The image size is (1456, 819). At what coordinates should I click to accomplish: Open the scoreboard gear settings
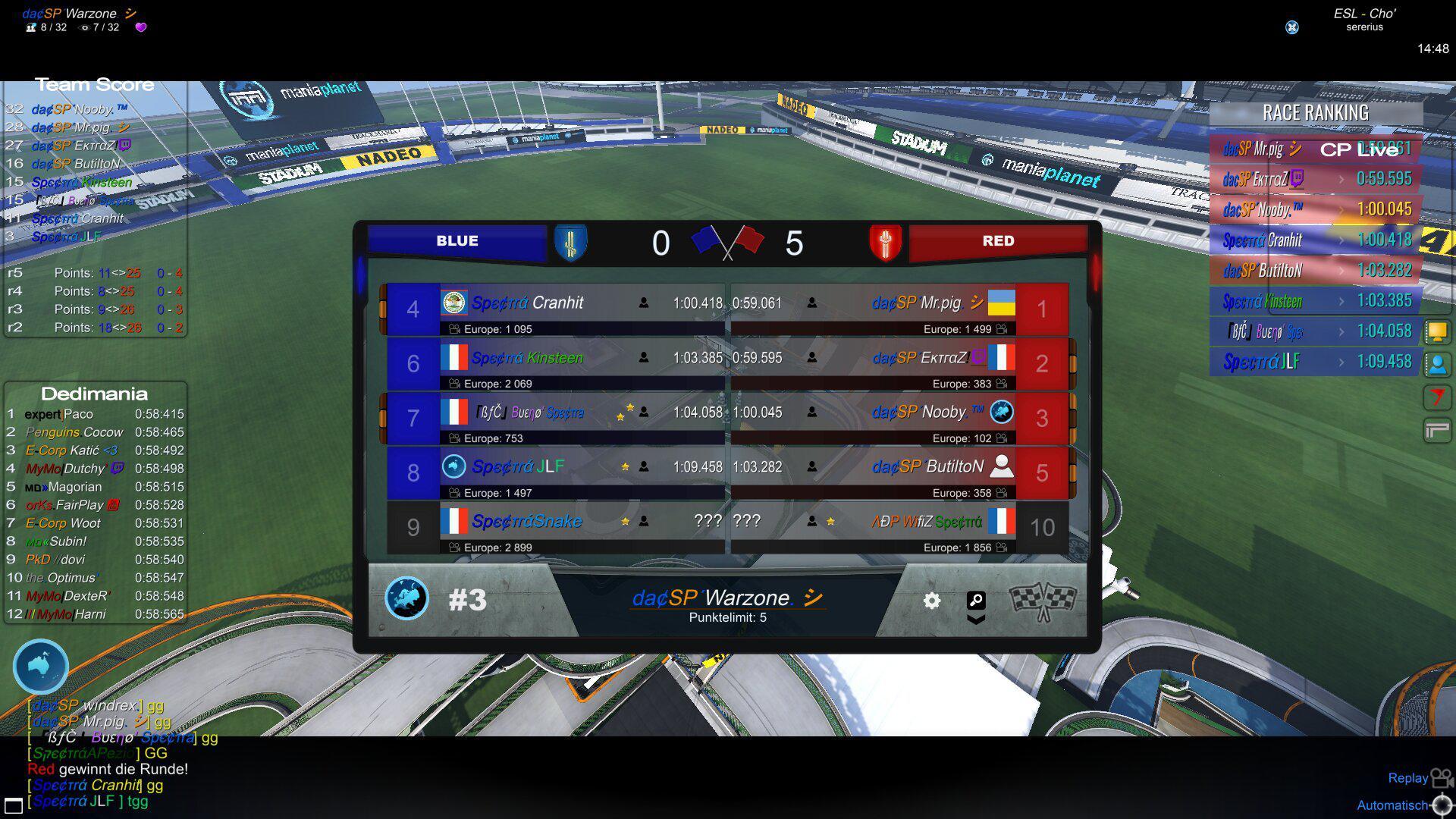tap(932, 601)
